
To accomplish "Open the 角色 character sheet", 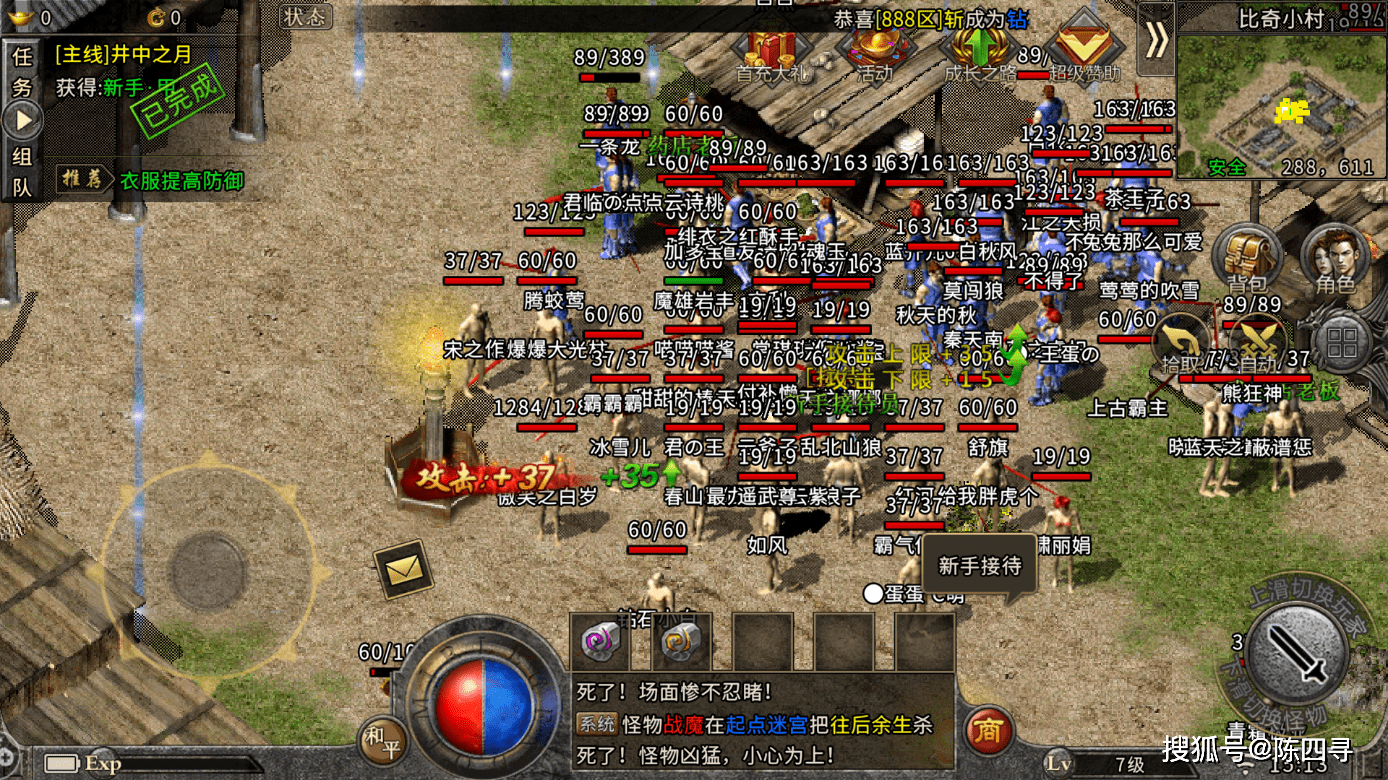I will 1335,258.
